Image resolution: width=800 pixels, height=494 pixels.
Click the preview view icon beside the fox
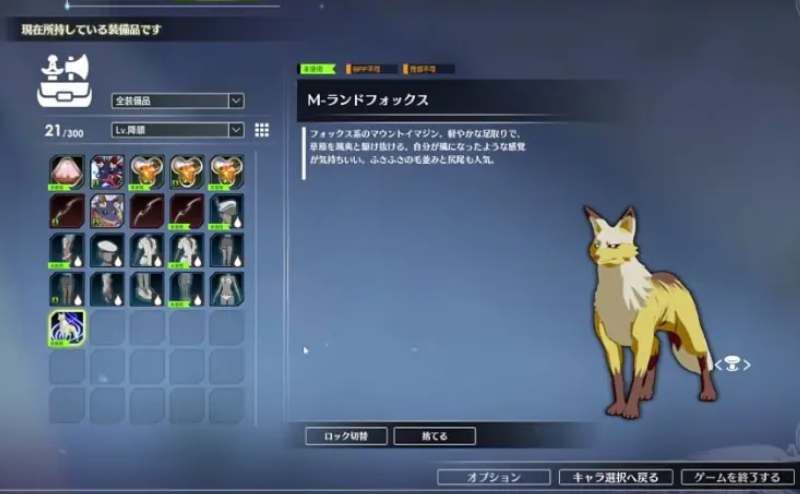[731, 365]
